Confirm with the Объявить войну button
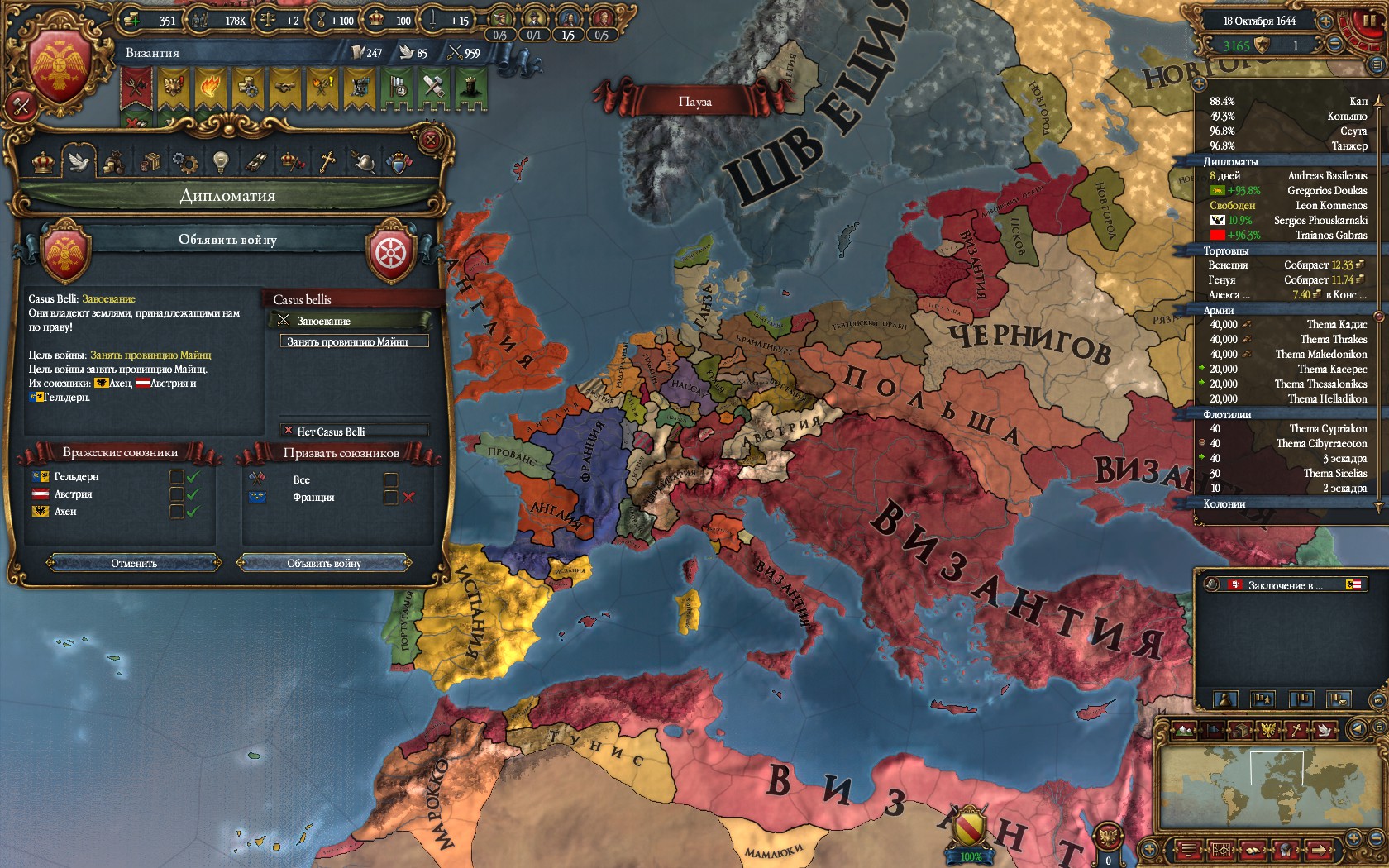 coord(324,563)
